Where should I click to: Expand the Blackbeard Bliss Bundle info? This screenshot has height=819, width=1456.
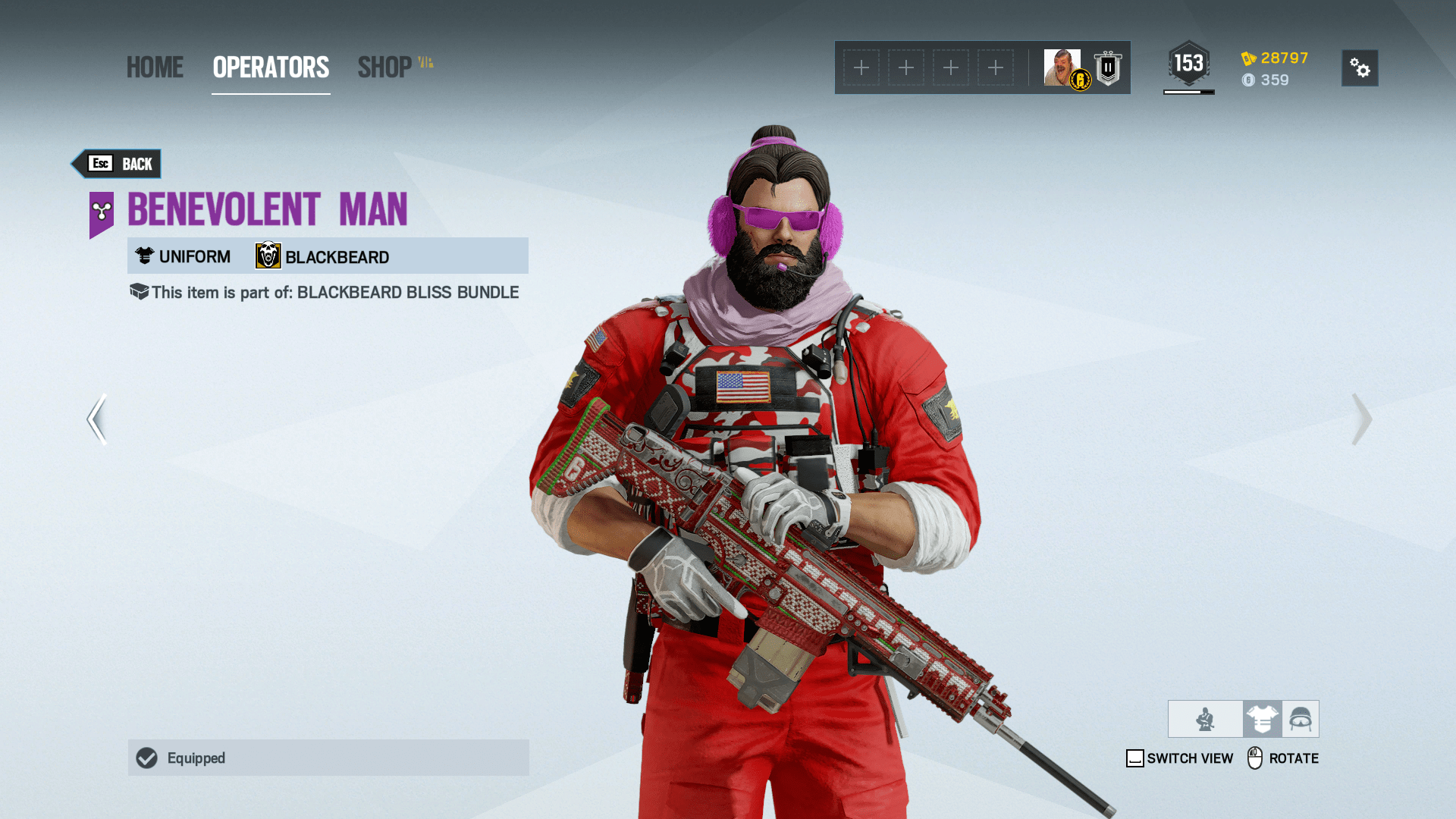pyautogui.click(x=138, y=291)
